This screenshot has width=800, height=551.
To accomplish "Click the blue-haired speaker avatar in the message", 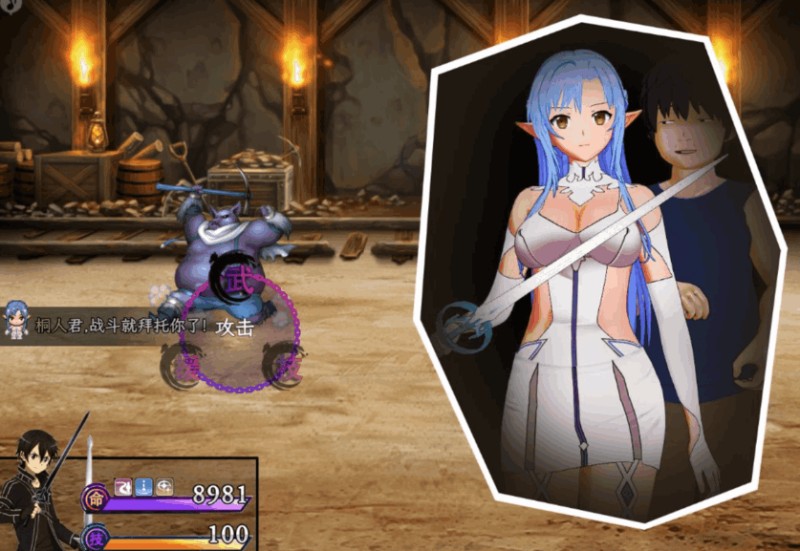I will pos(15,321).
